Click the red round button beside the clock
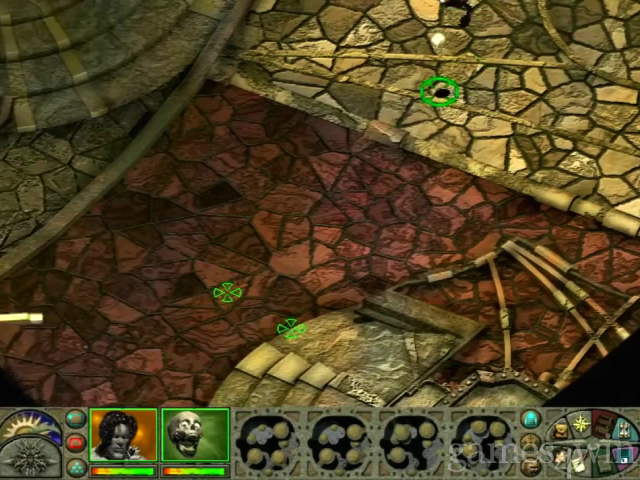Viewport: 640px width, 480px height. 76,443
